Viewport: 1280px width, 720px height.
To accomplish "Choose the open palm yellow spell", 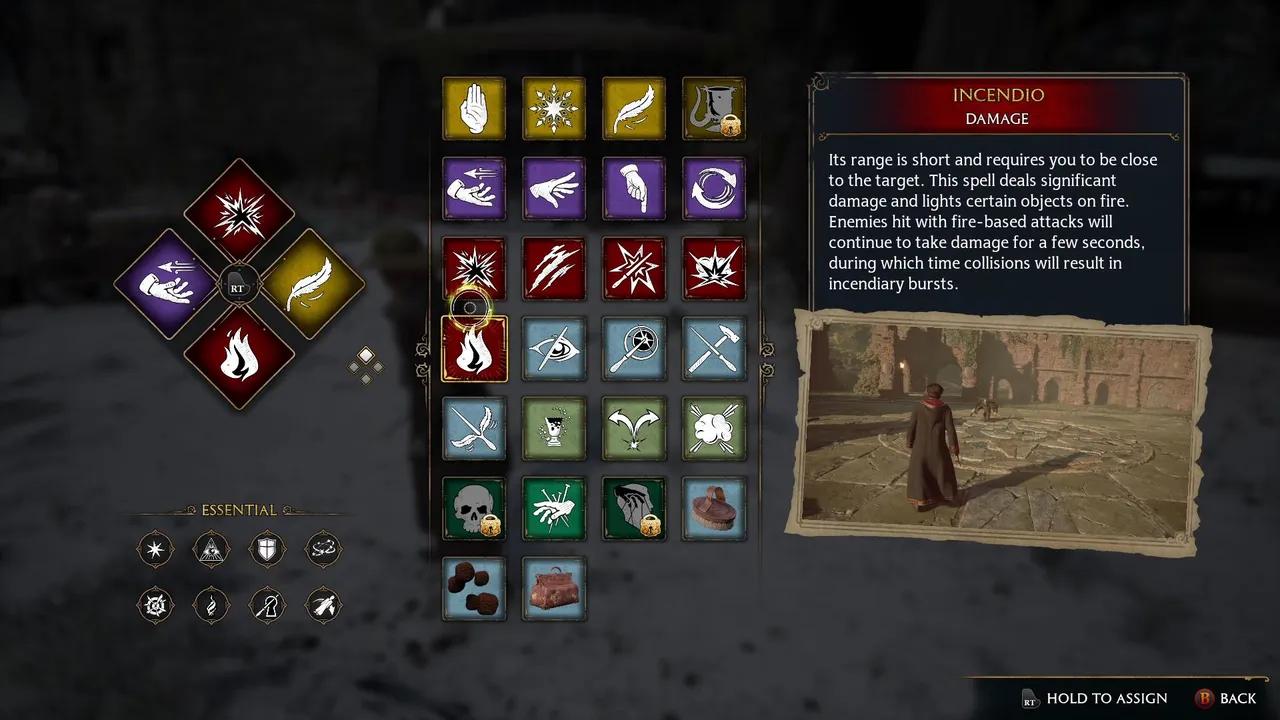I will (474, 108).
